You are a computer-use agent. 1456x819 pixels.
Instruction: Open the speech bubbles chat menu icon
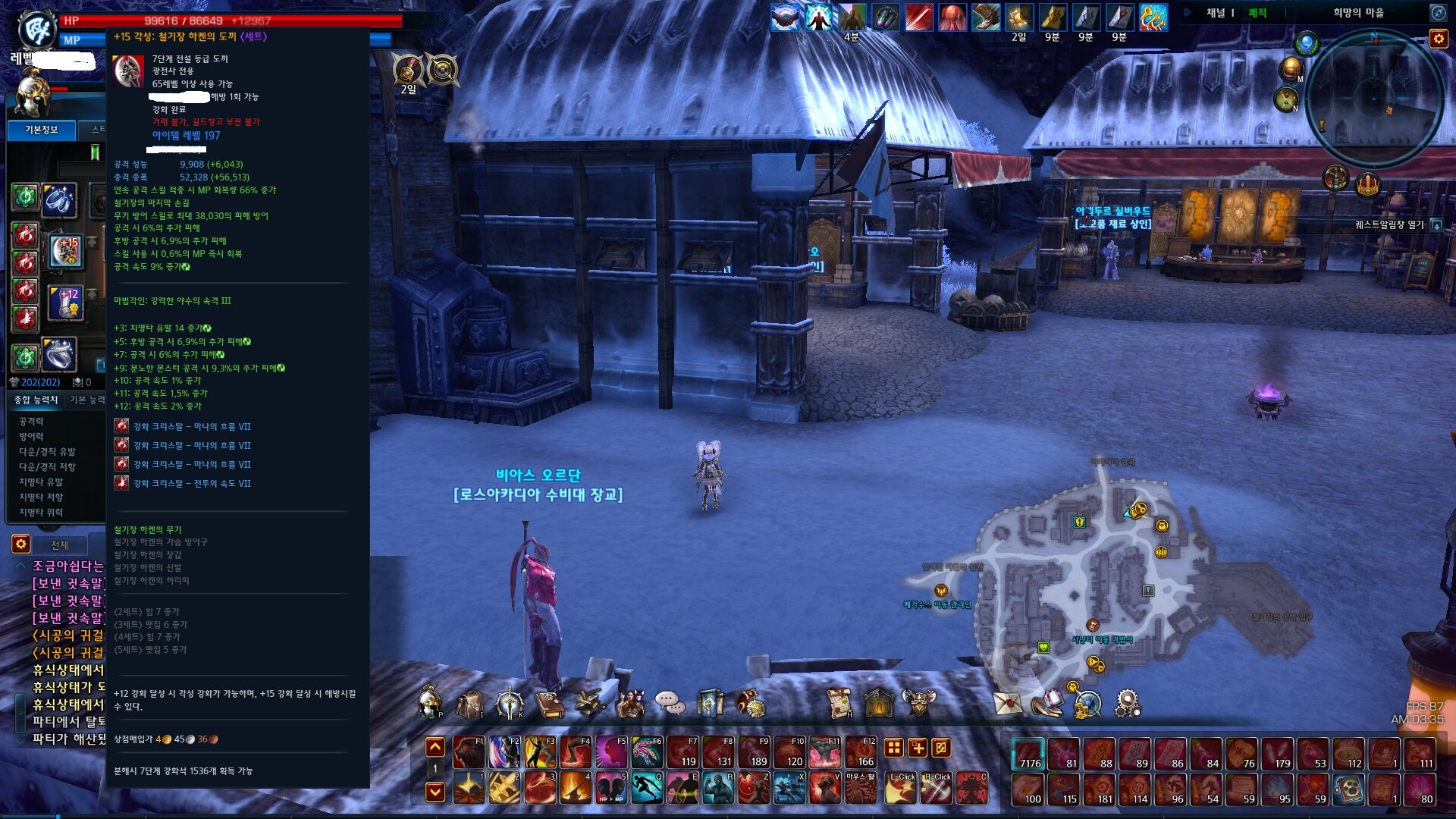point(670,704)
